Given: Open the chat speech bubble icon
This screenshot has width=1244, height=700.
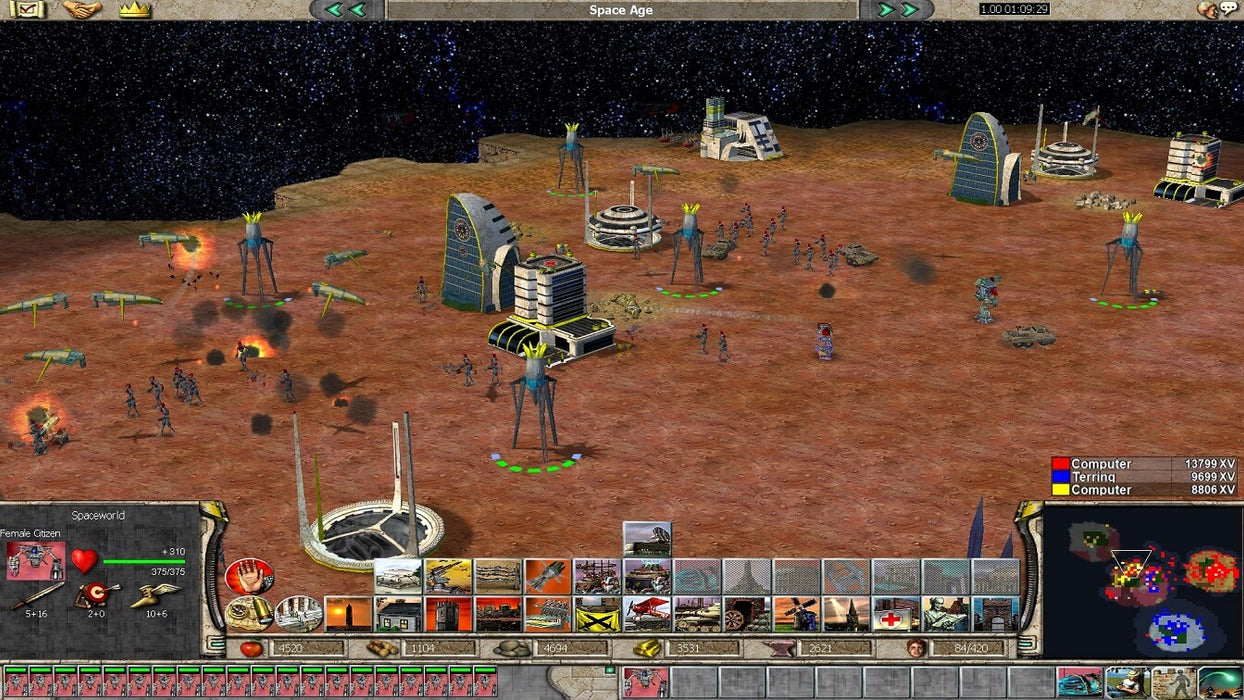Looking at the screenshot, I should [1215, 10].
